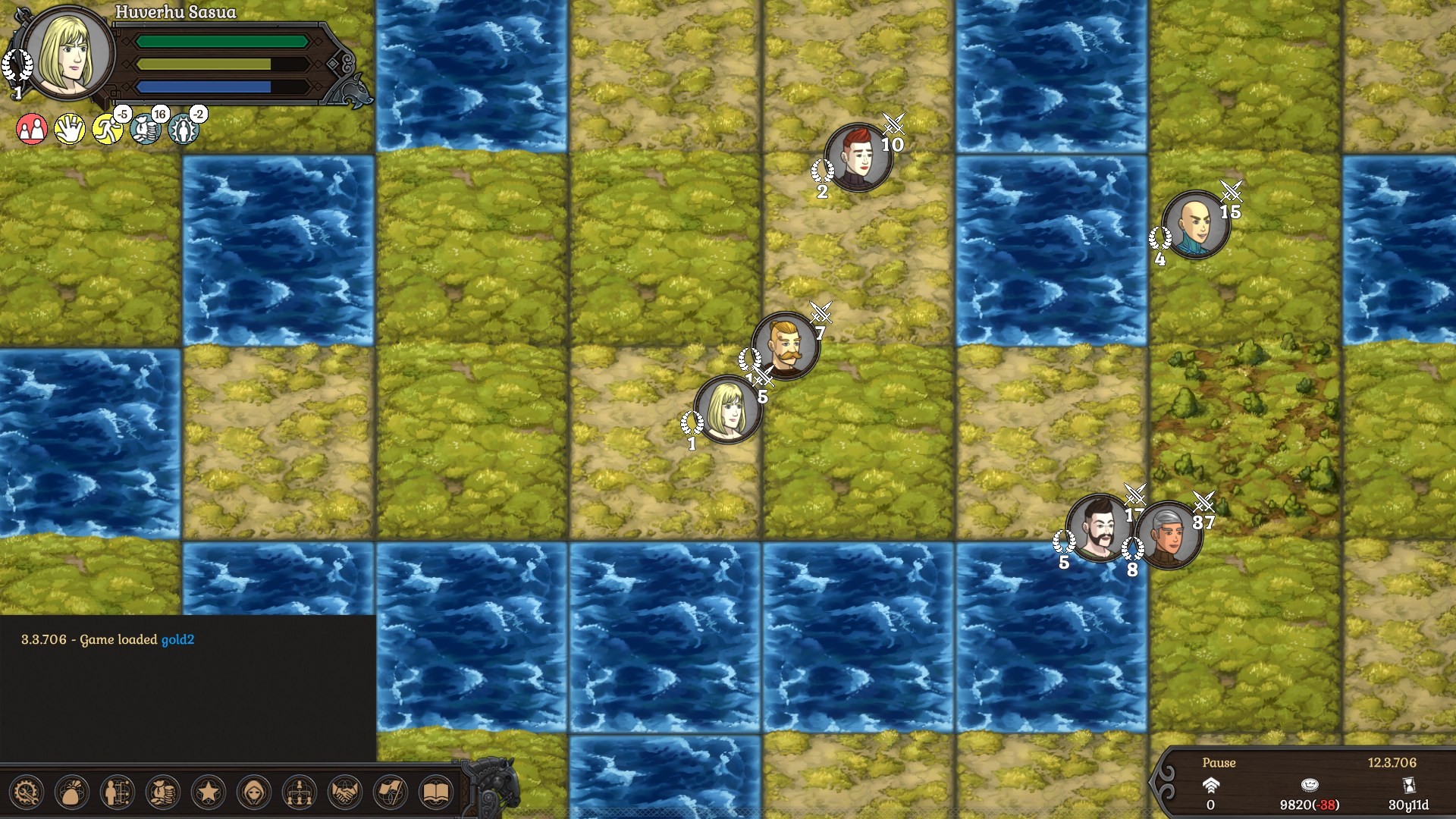This screenshot has width=1456, height=819.
Task: Open the encyclopedia book icon
Action: [x=435, y=792]
